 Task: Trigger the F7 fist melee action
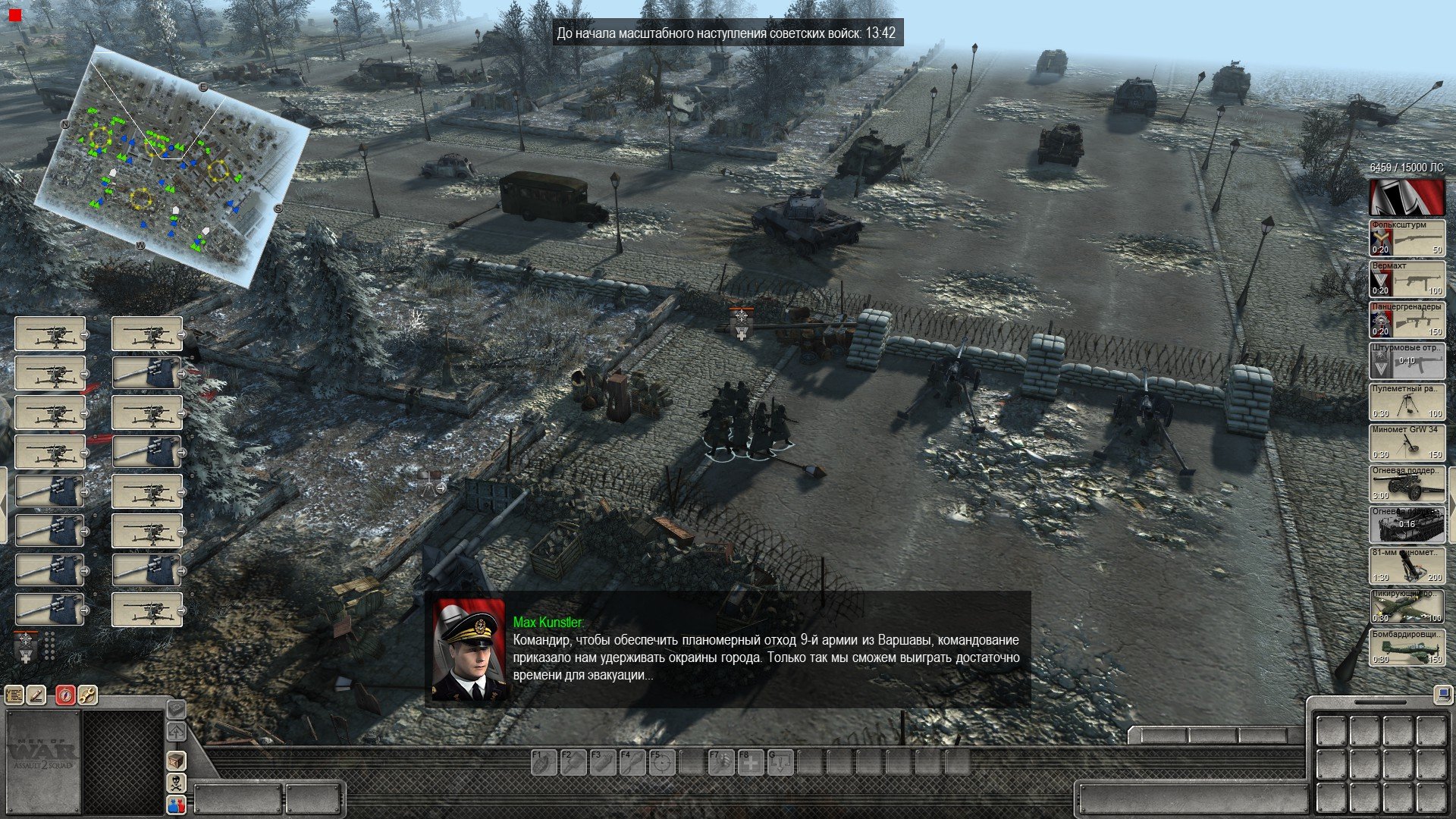tap(721, 762)
